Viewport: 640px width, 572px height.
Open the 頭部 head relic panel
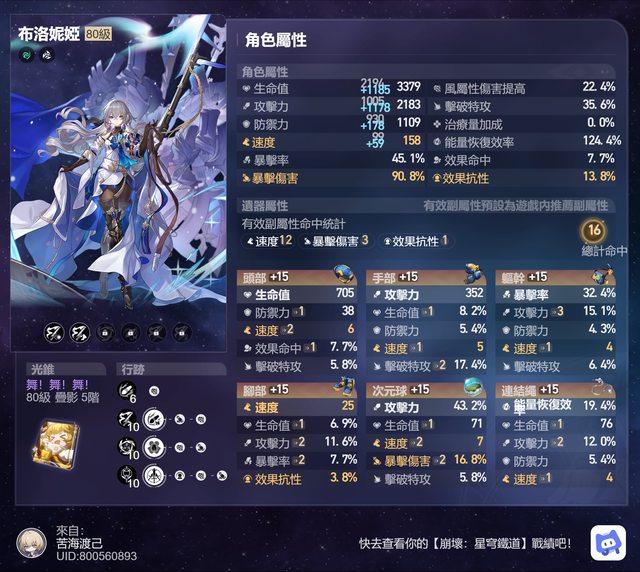(x=298, y=276)
